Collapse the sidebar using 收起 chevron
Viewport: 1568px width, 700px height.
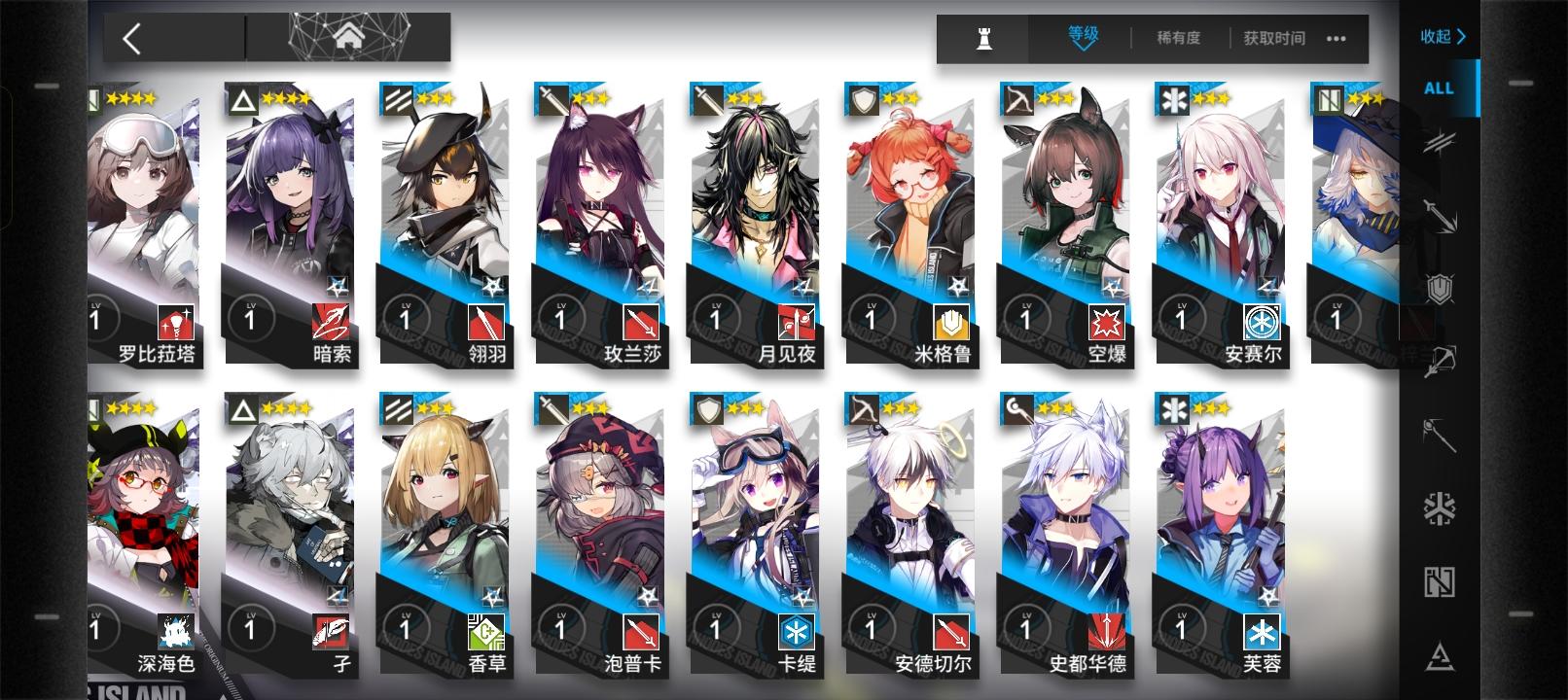(1442, 36)
